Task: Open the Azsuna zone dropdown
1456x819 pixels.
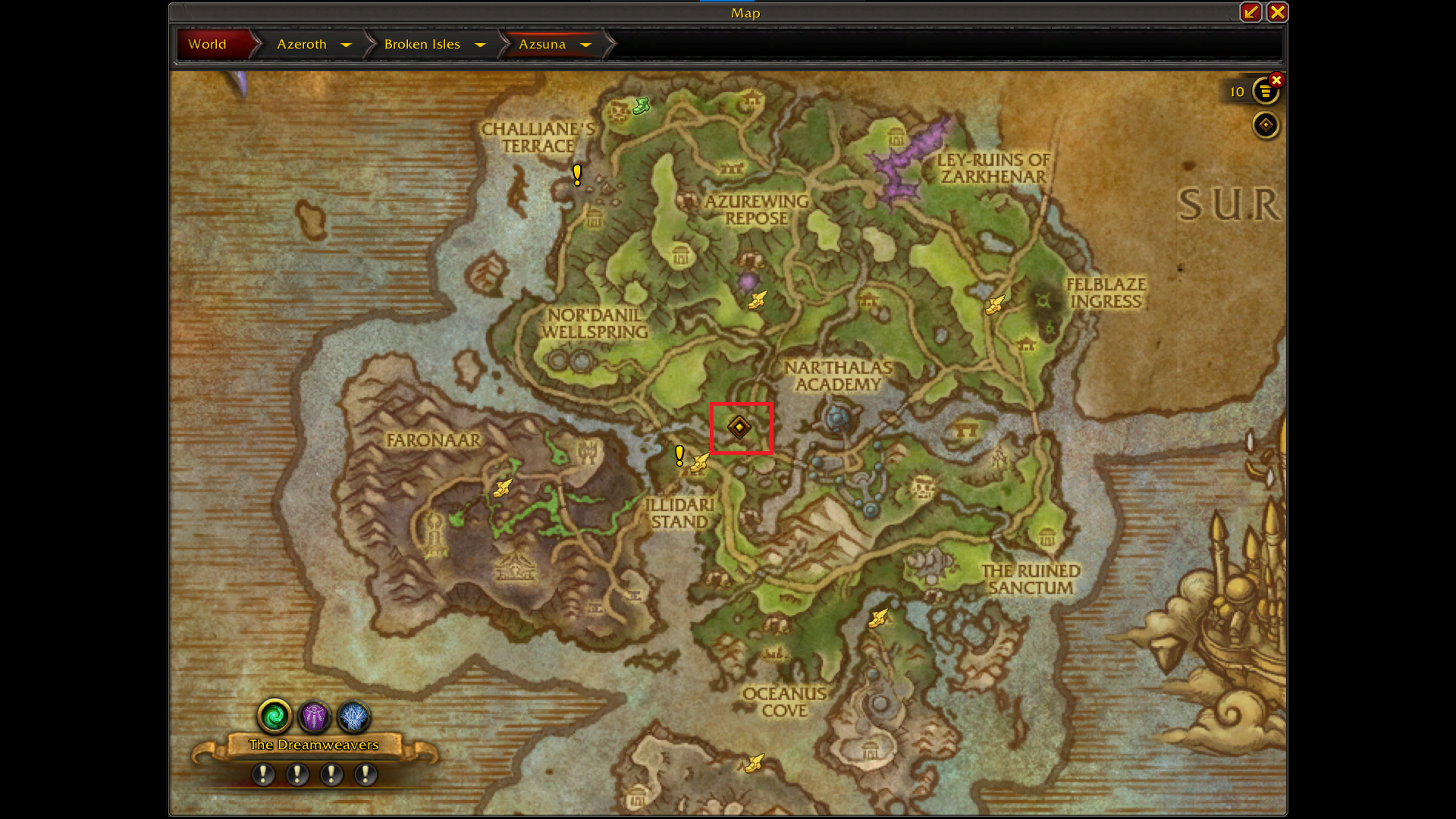Action: [x=585, y=45]
